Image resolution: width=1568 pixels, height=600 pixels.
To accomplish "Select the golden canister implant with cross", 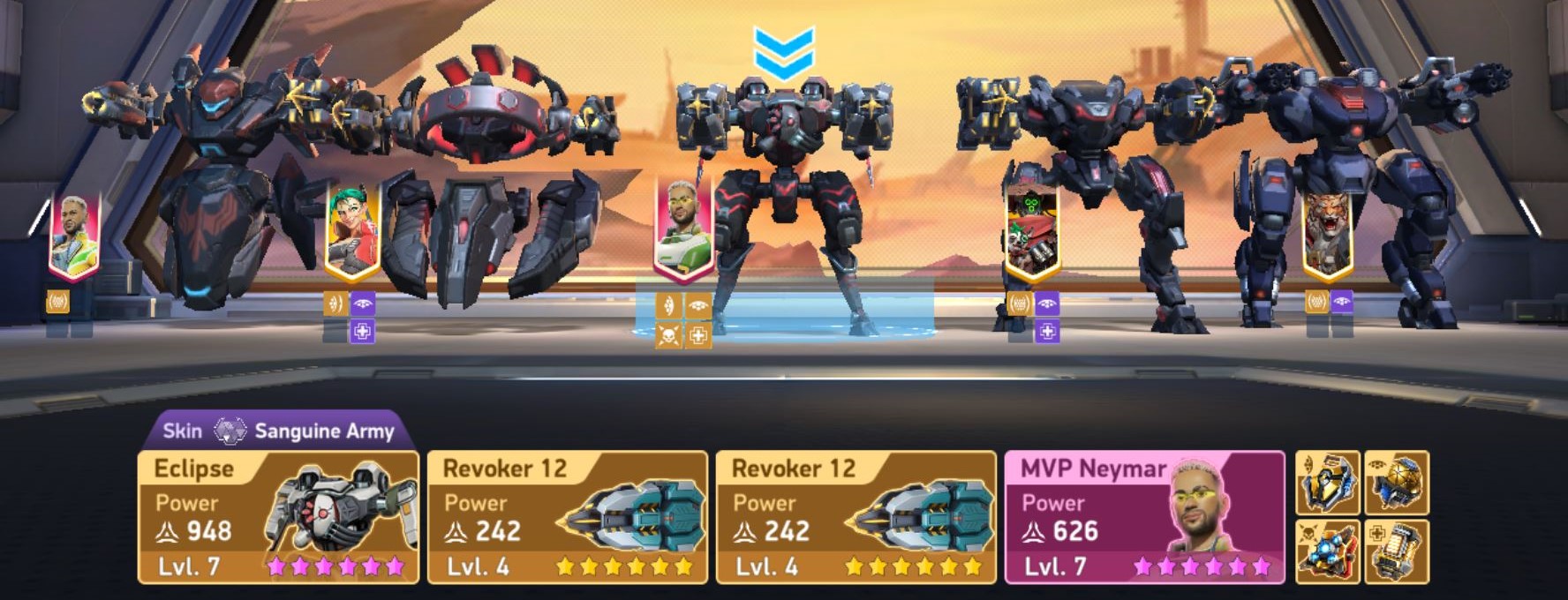I will [x=1397, y=551].
